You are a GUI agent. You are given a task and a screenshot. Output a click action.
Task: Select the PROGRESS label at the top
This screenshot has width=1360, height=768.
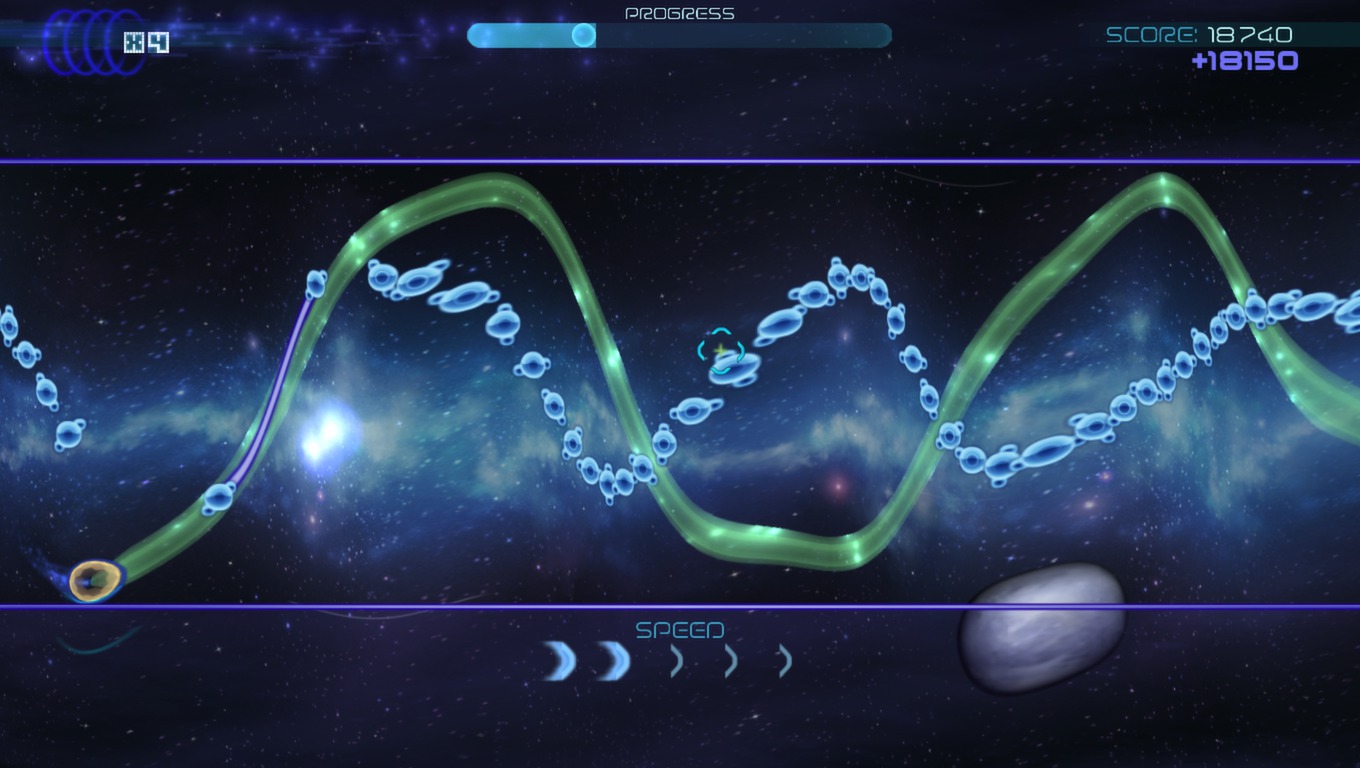pyautogui.click(x=679, y=12)
